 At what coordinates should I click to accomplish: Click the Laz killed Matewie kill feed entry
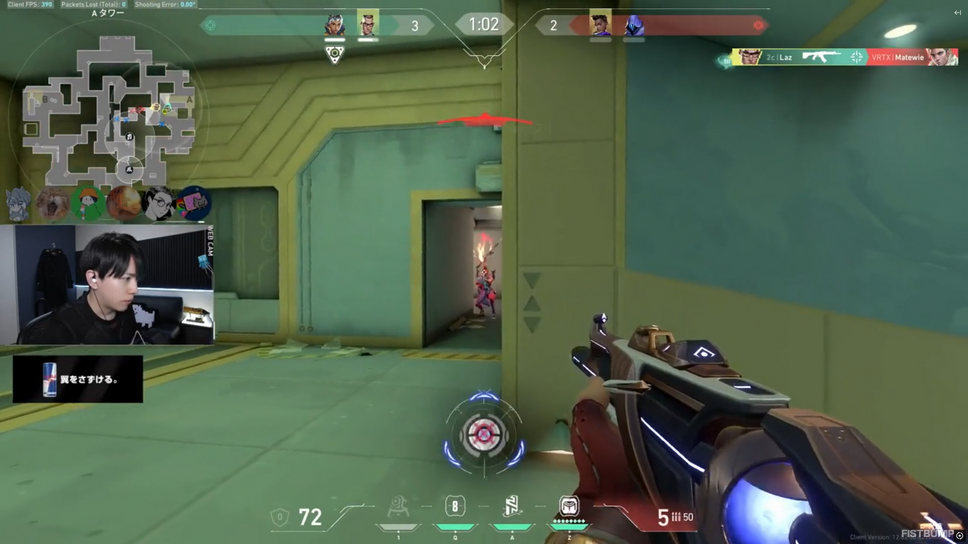click(842, 58)
